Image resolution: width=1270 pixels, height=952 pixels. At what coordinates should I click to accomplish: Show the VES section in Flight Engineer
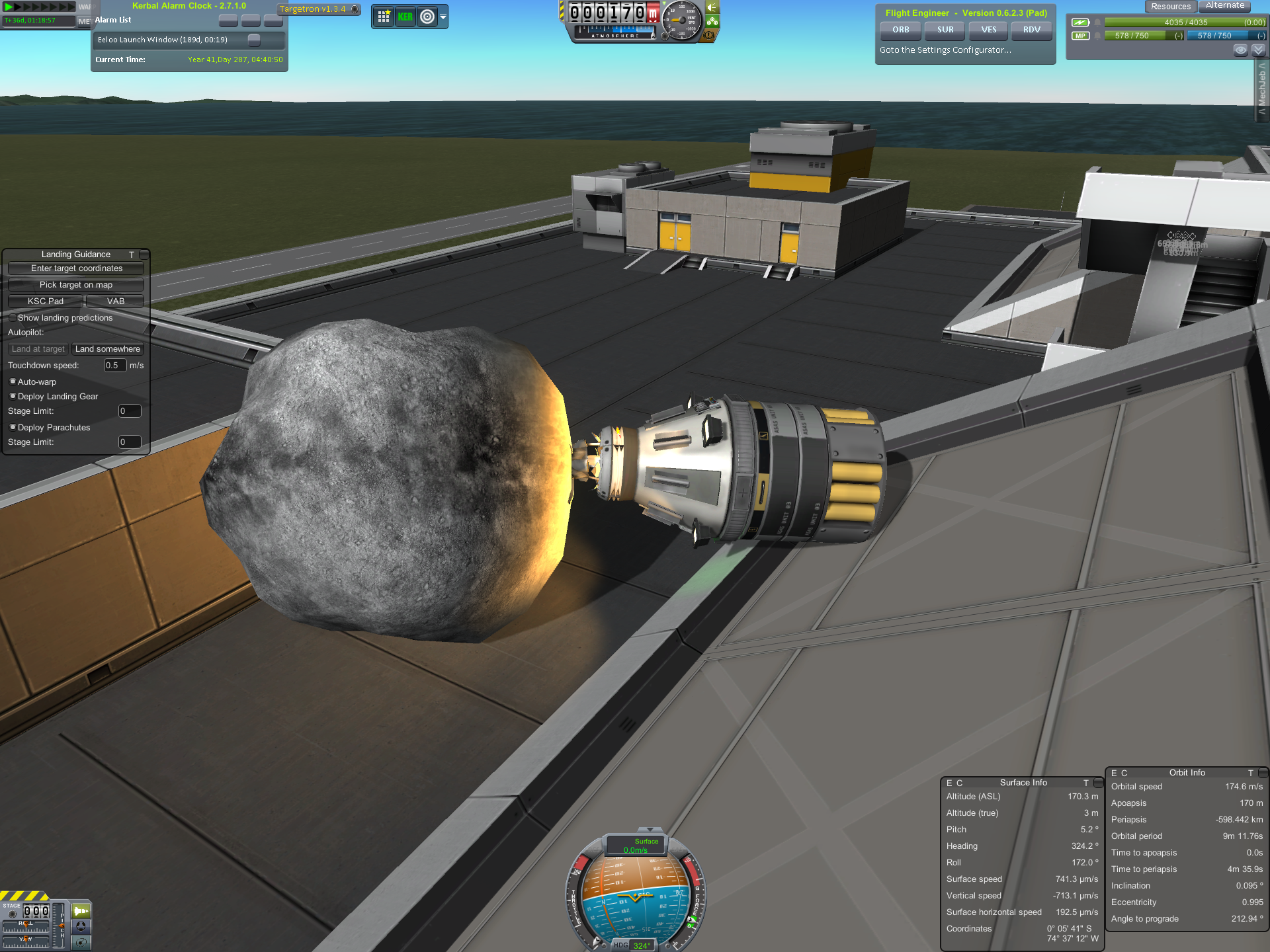pyautogui.click(x=988, y=30)
